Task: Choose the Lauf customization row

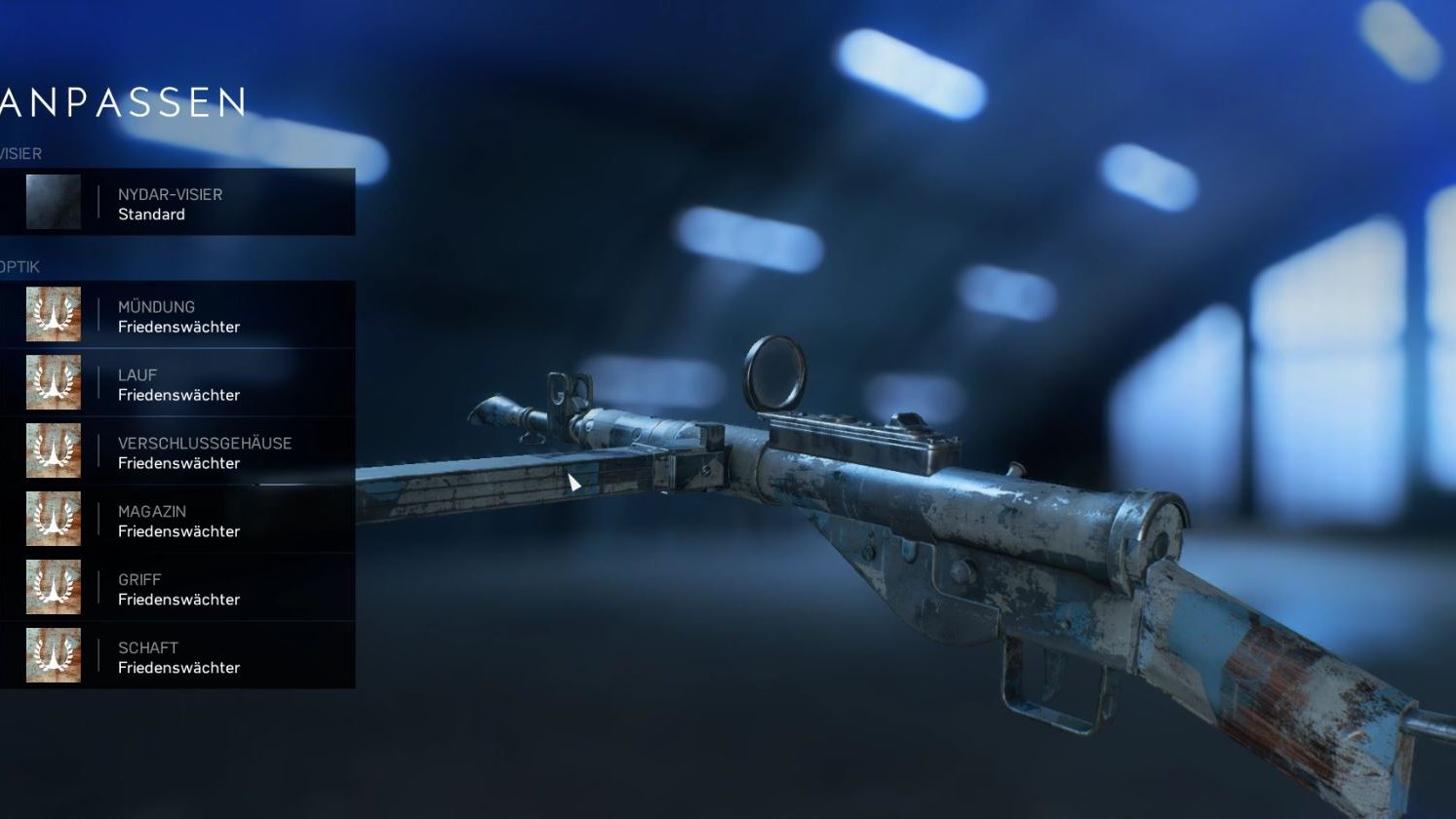Action: pyautogui.click(x=177, y=383)
